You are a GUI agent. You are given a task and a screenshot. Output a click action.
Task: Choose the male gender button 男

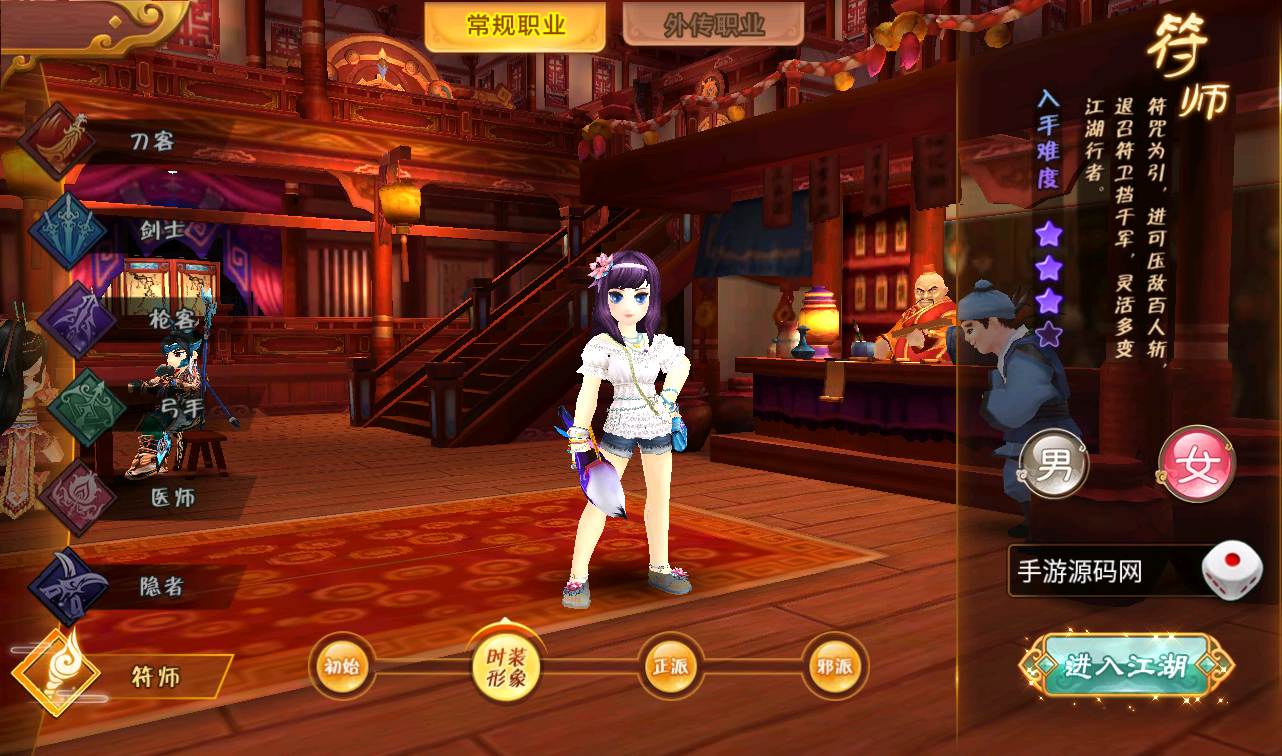click(1053, 465)
